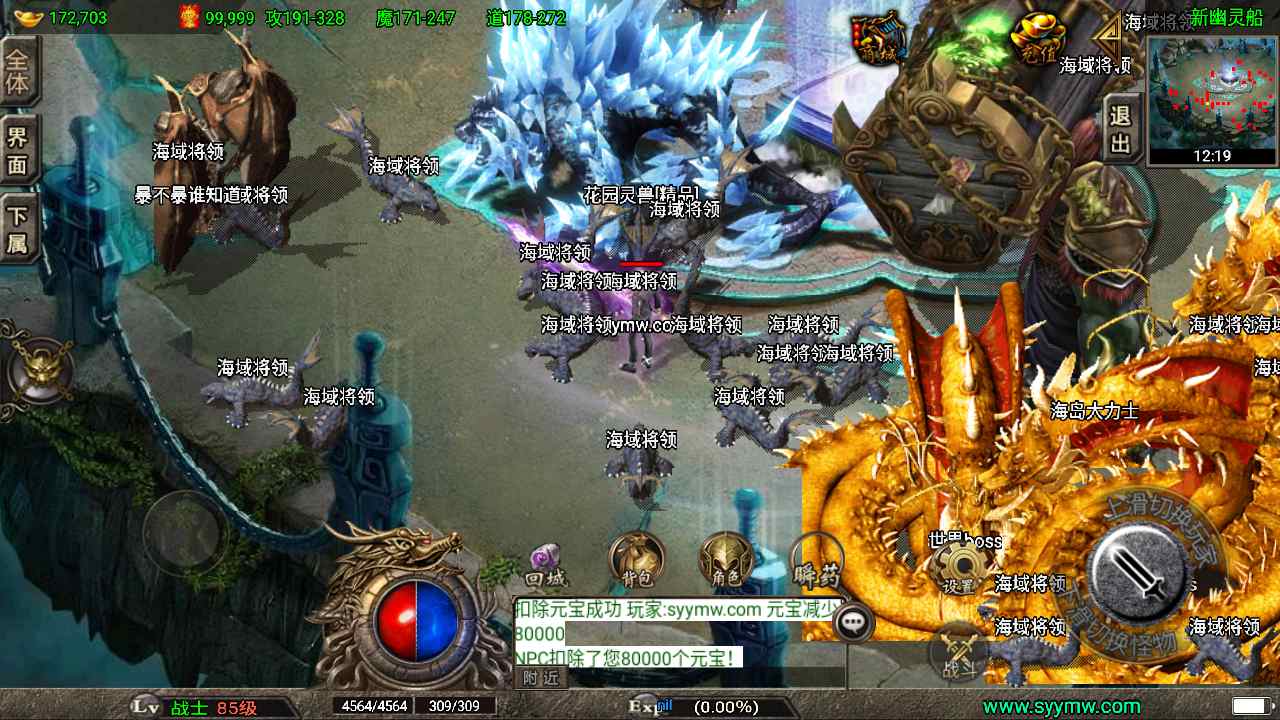The height and width of the screenshot is (720, 1280).
Task: Select the 全体 tab
Action: tap(18, 71)
